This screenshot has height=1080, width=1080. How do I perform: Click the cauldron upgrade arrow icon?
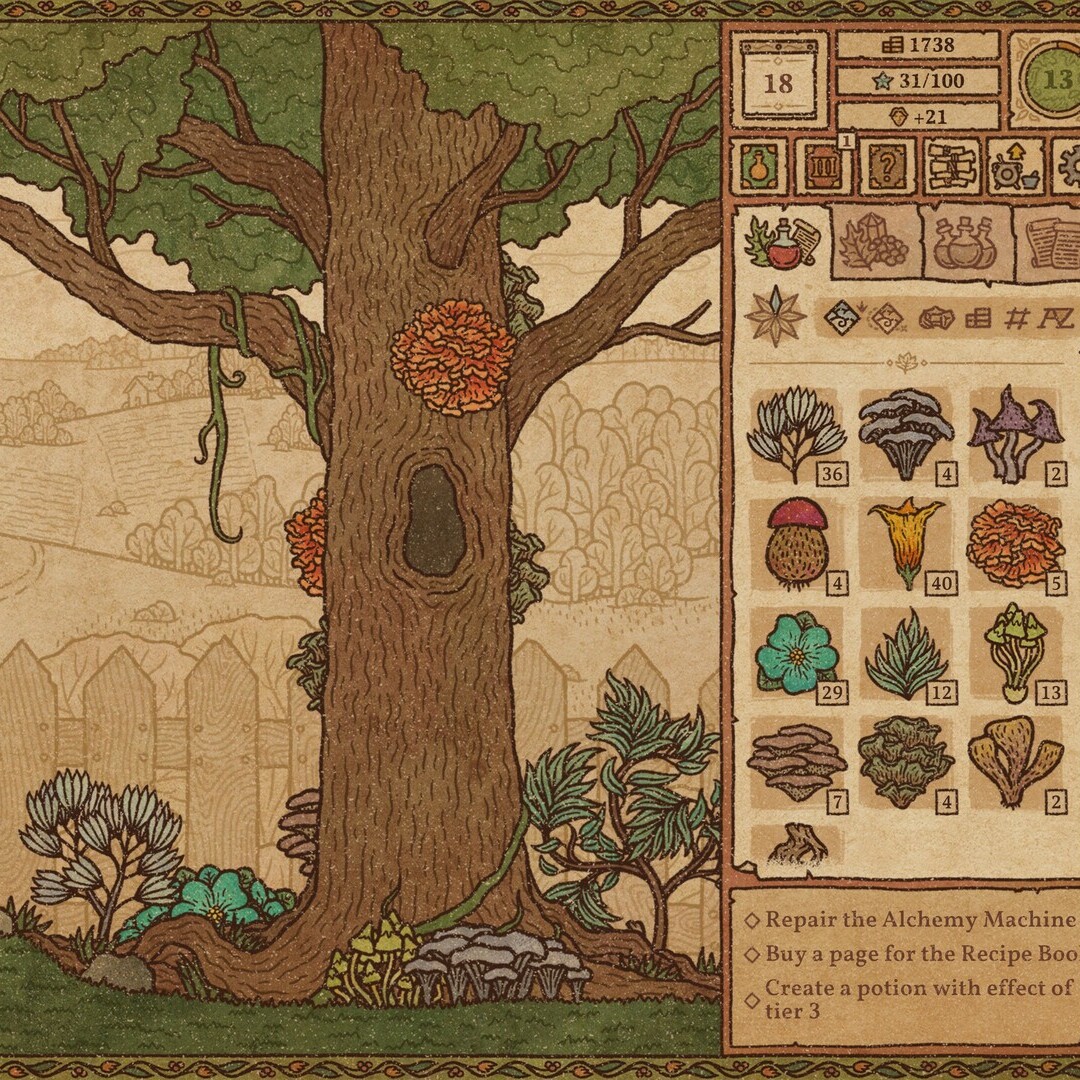[1014, 167]
